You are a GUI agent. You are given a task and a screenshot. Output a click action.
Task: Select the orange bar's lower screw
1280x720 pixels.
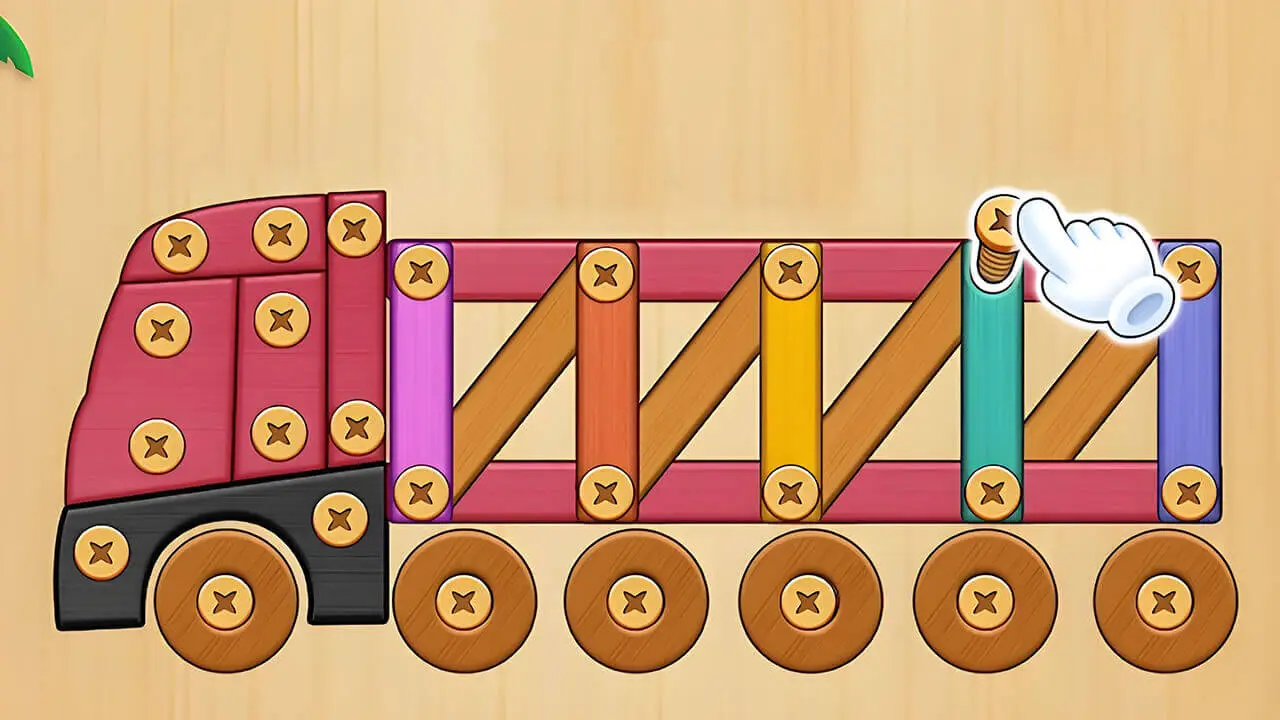pos(606,493)
